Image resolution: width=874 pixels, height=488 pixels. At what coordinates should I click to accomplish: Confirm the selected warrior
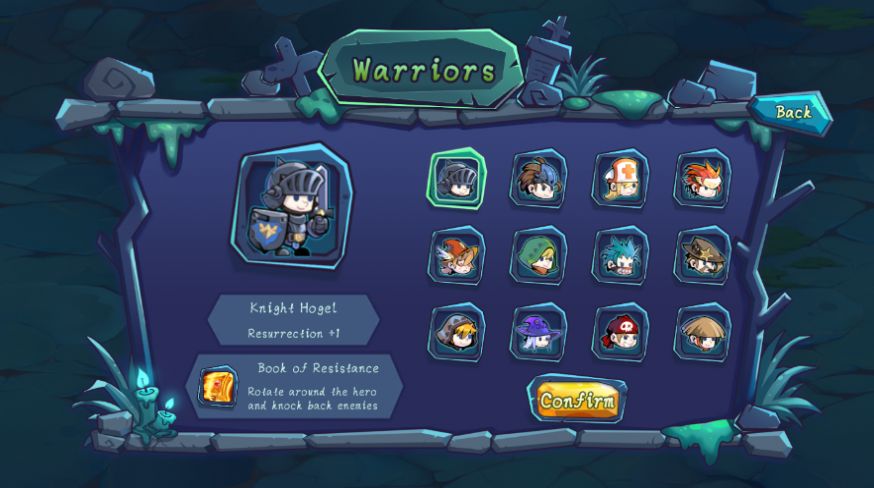pyautogui.click(x=576, y=400)
